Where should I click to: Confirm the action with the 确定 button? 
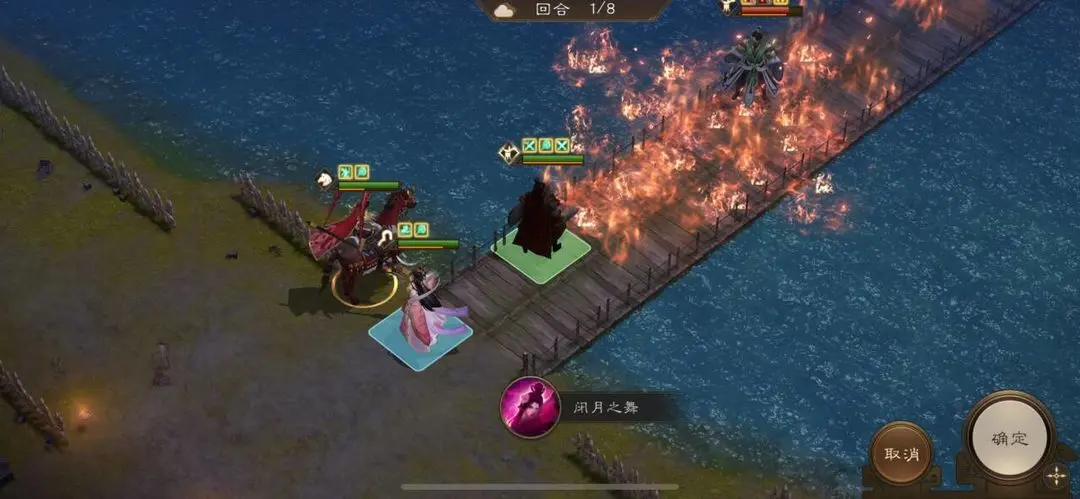tap(1008, 438)
